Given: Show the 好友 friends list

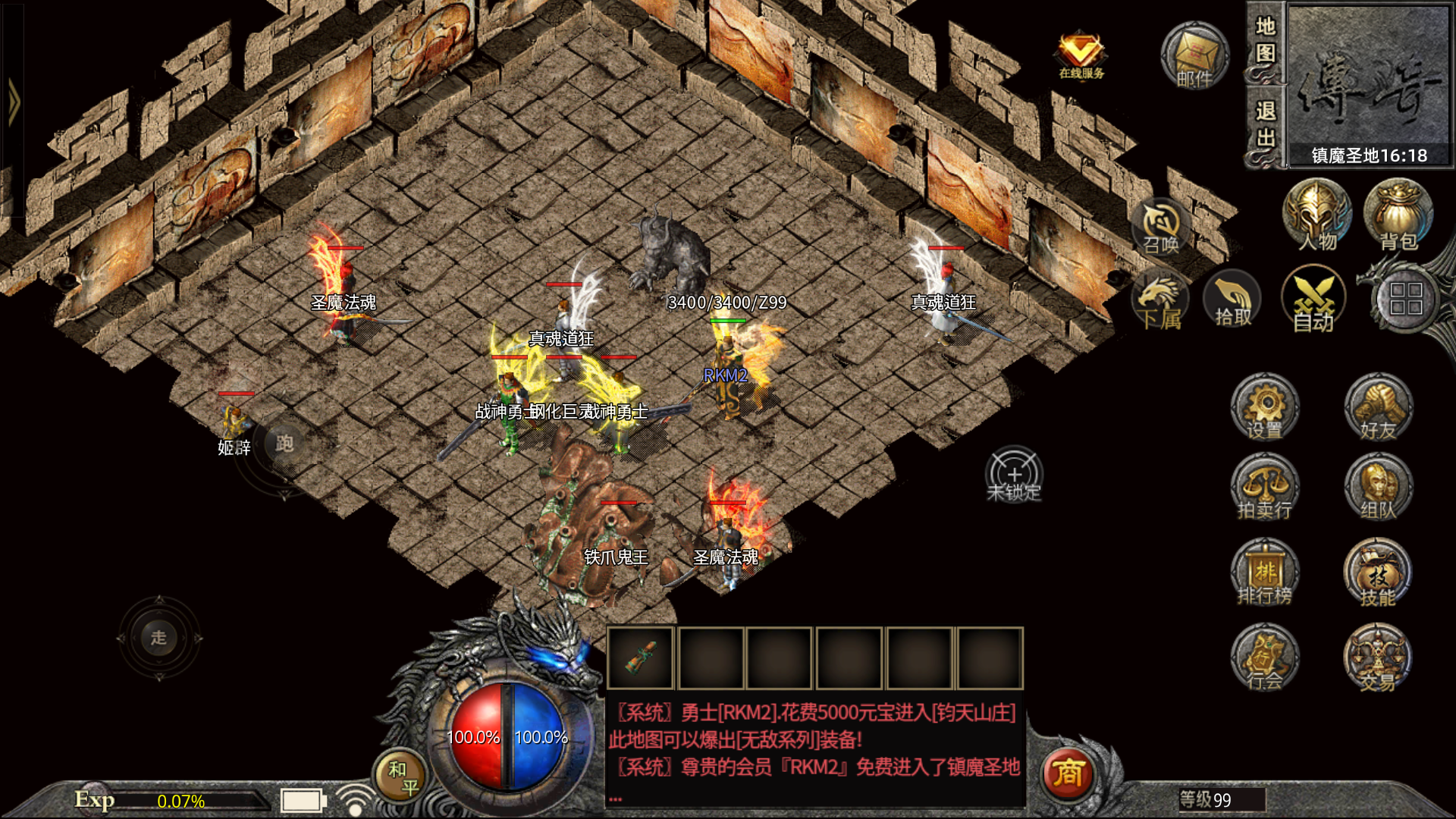Looking at the screenshot, I should click(1378, 407).
